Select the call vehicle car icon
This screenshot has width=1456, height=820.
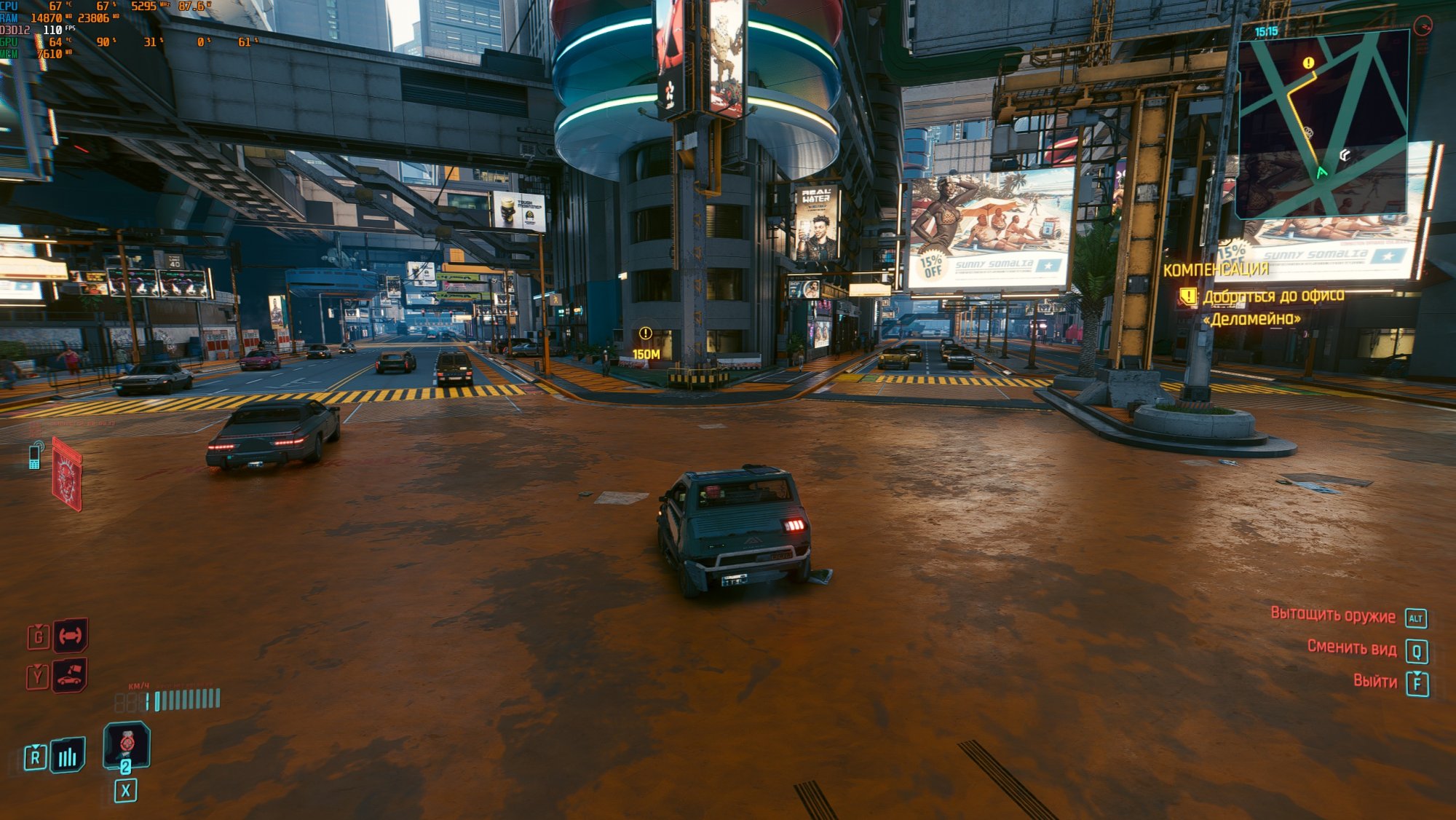[70, 675]
